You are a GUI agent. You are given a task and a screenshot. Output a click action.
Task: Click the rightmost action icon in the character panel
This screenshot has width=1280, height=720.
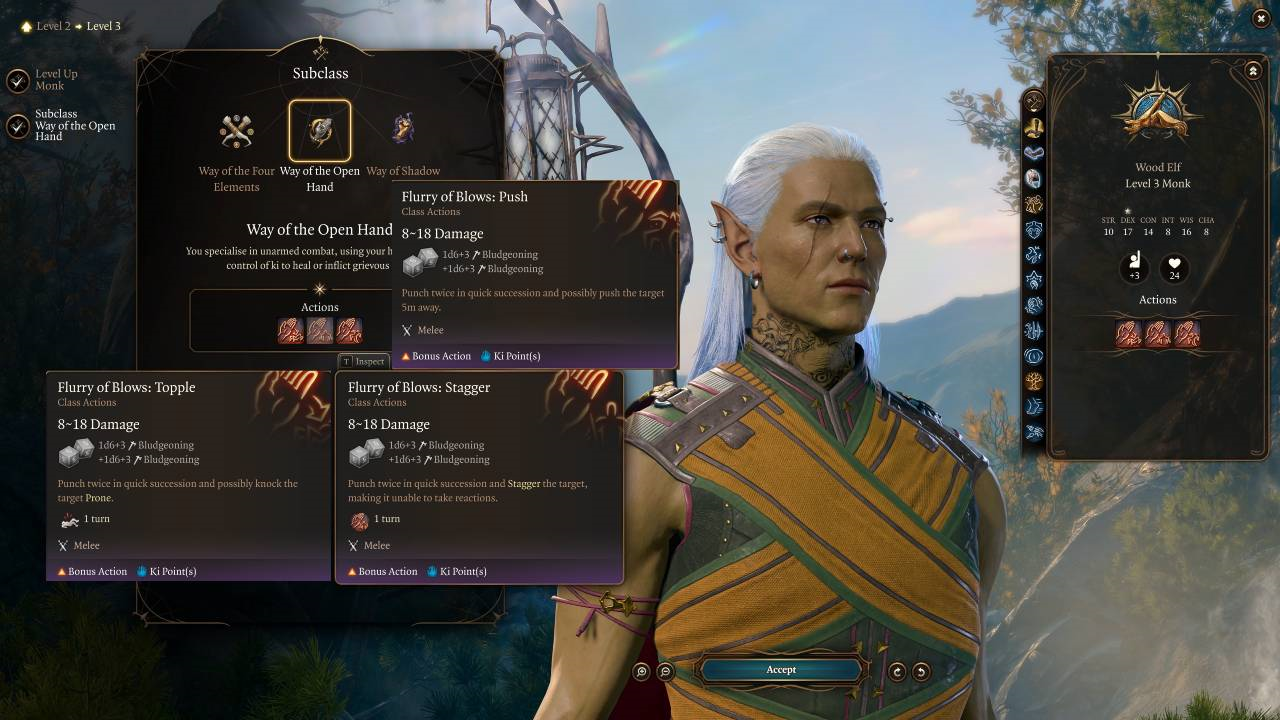pos(1187,333)
